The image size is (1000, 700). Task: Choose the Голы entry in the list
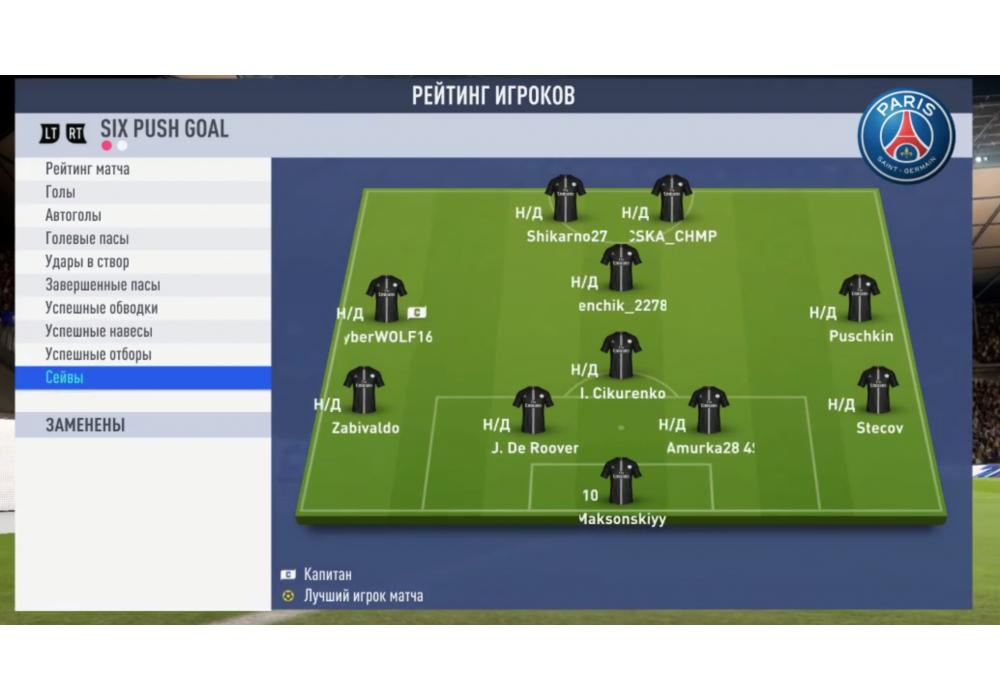tap(142, 192)
